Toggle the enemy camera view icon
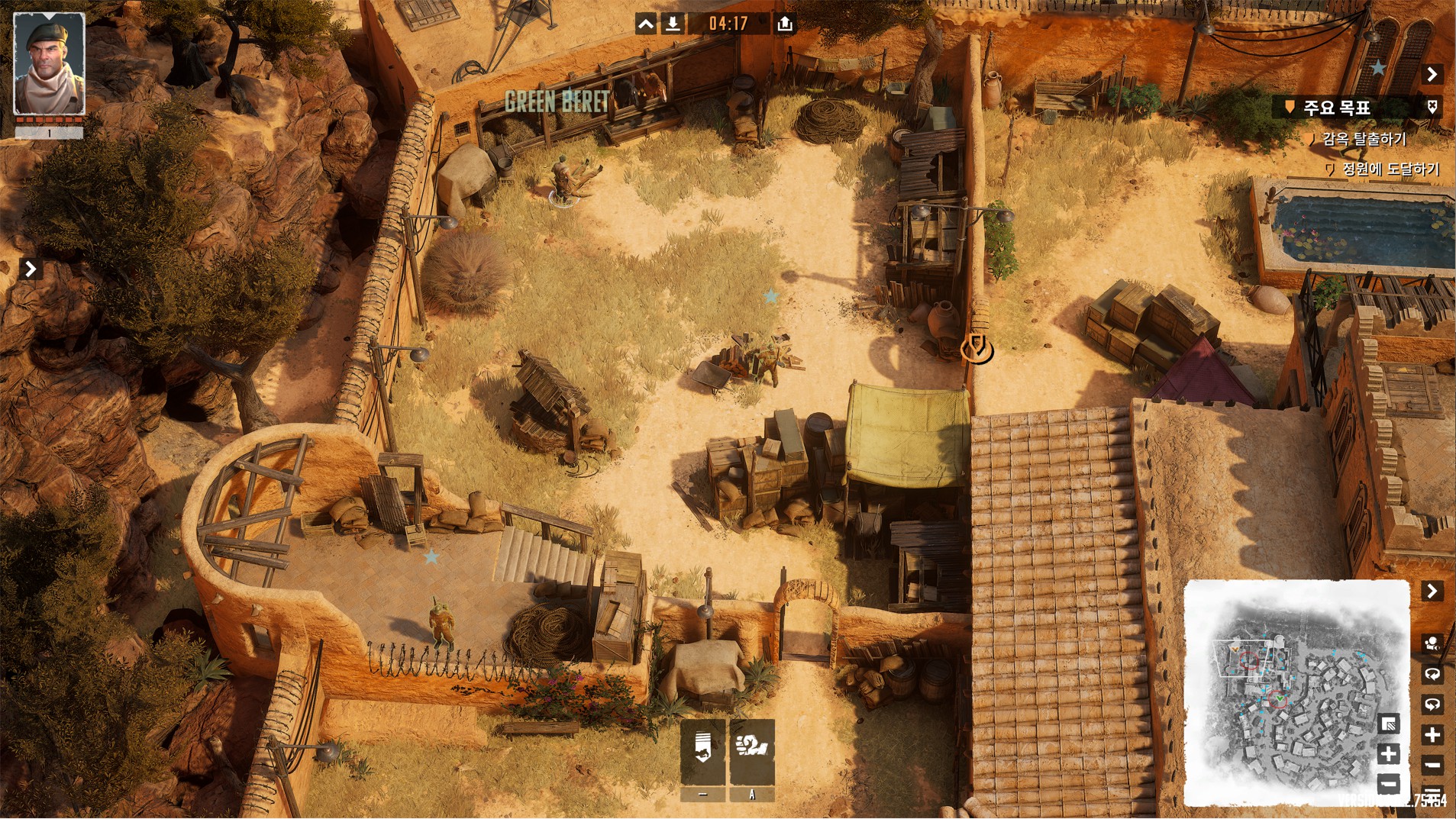 click(1432, 643)
